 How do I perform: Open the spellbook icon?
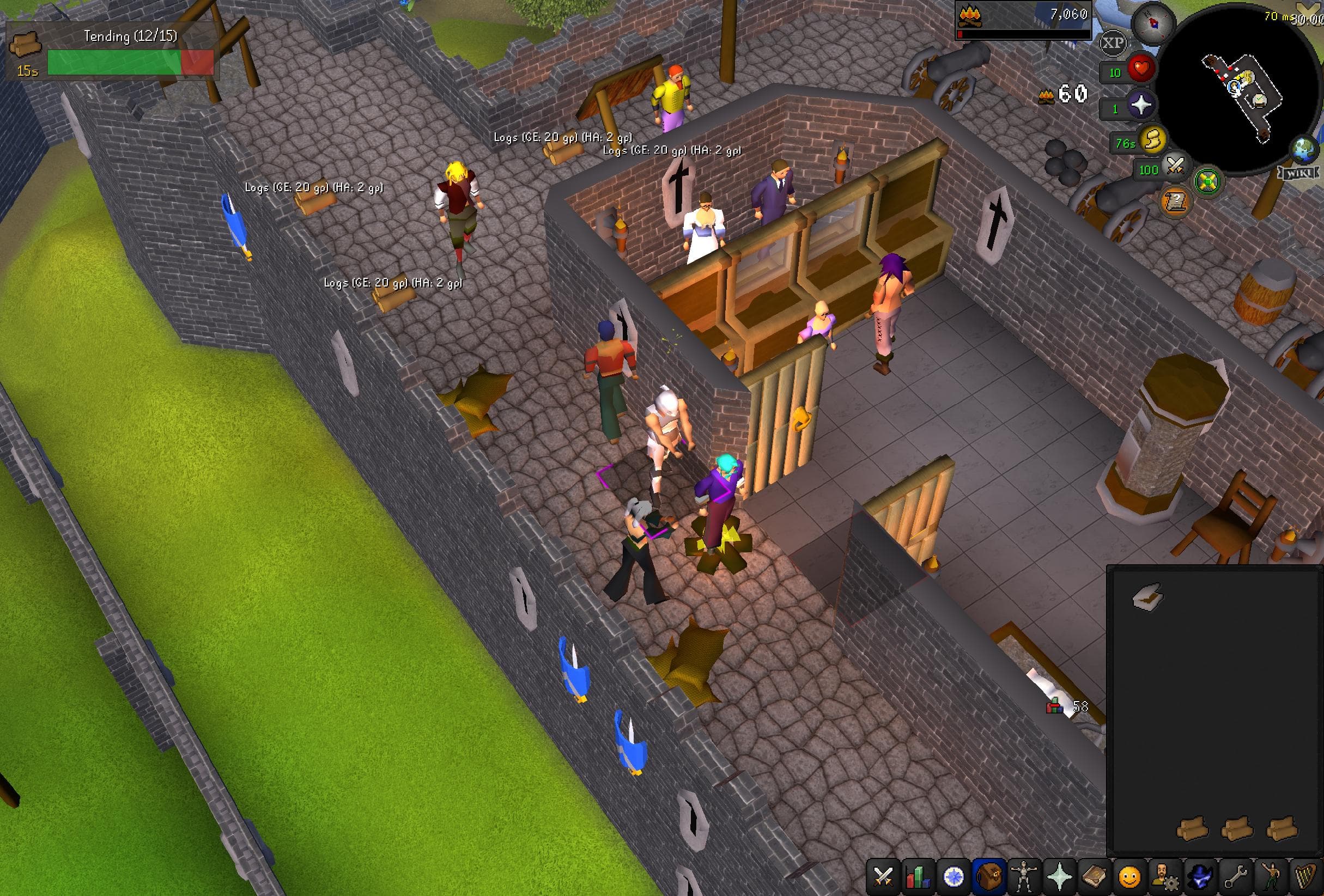coord(1096,877)
